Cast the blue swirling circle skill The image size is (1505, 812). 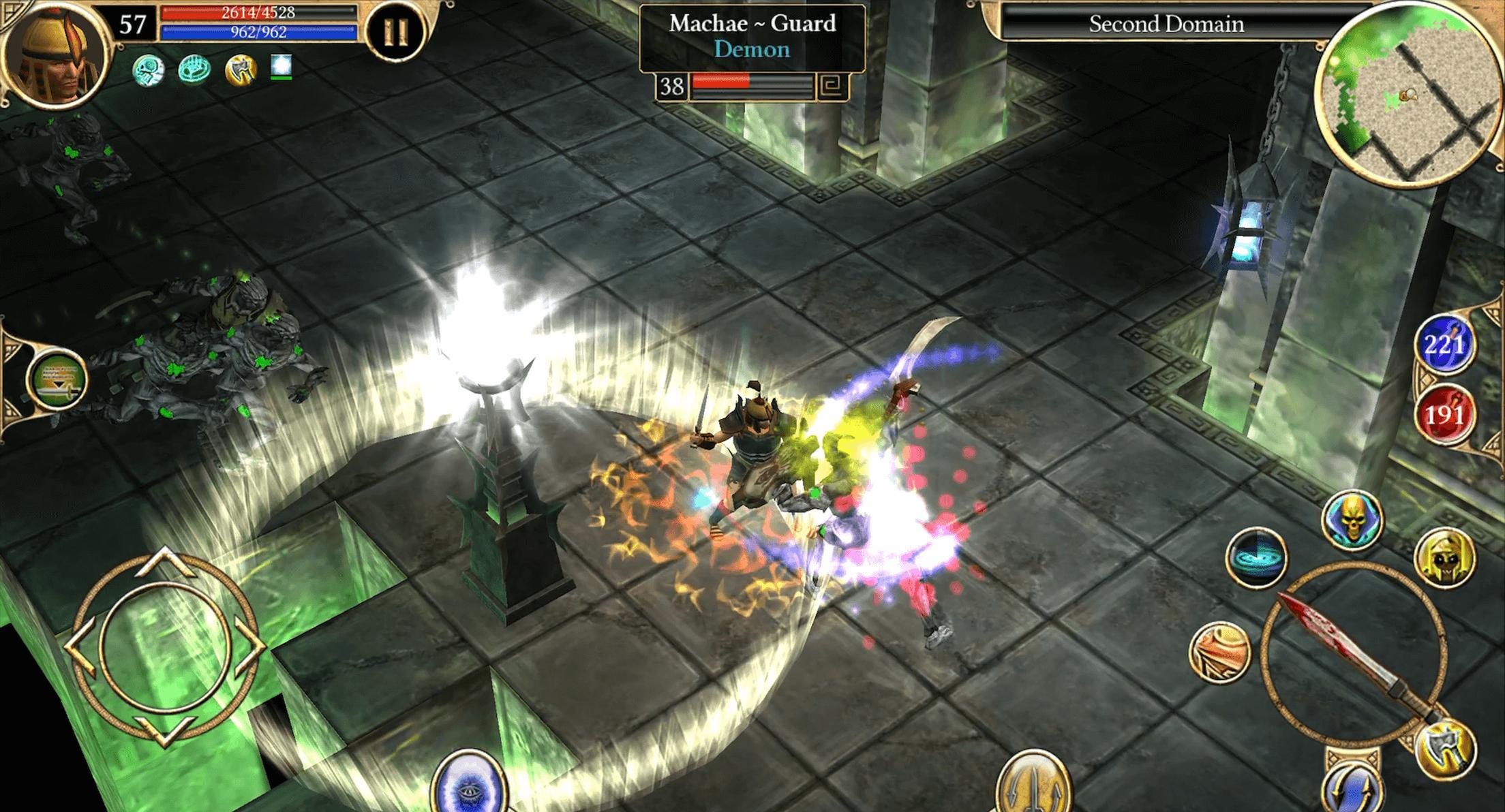[x=1256, y=557]
